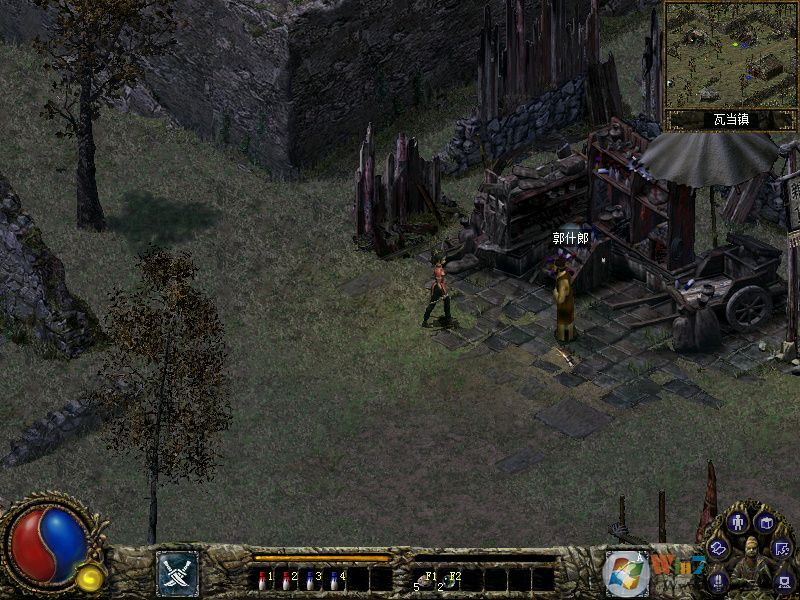Screen dimensions: 800x600
Task: Click the seated monk portrait
Action: click(750, 563)
